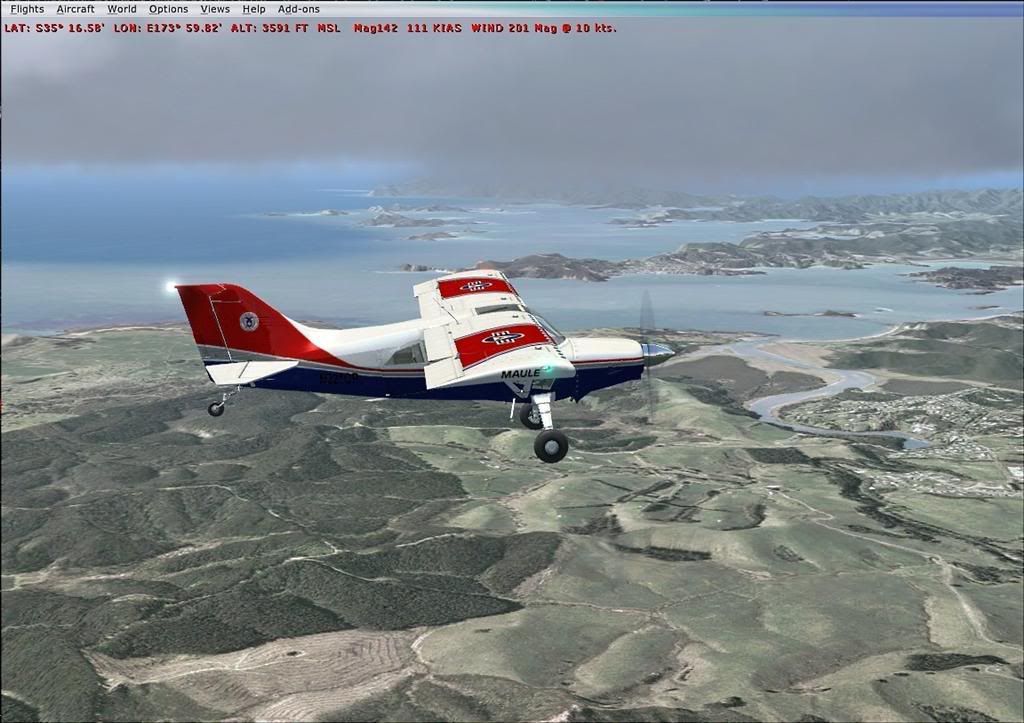
Task: Show the Views menu
Action: [215, 9]
